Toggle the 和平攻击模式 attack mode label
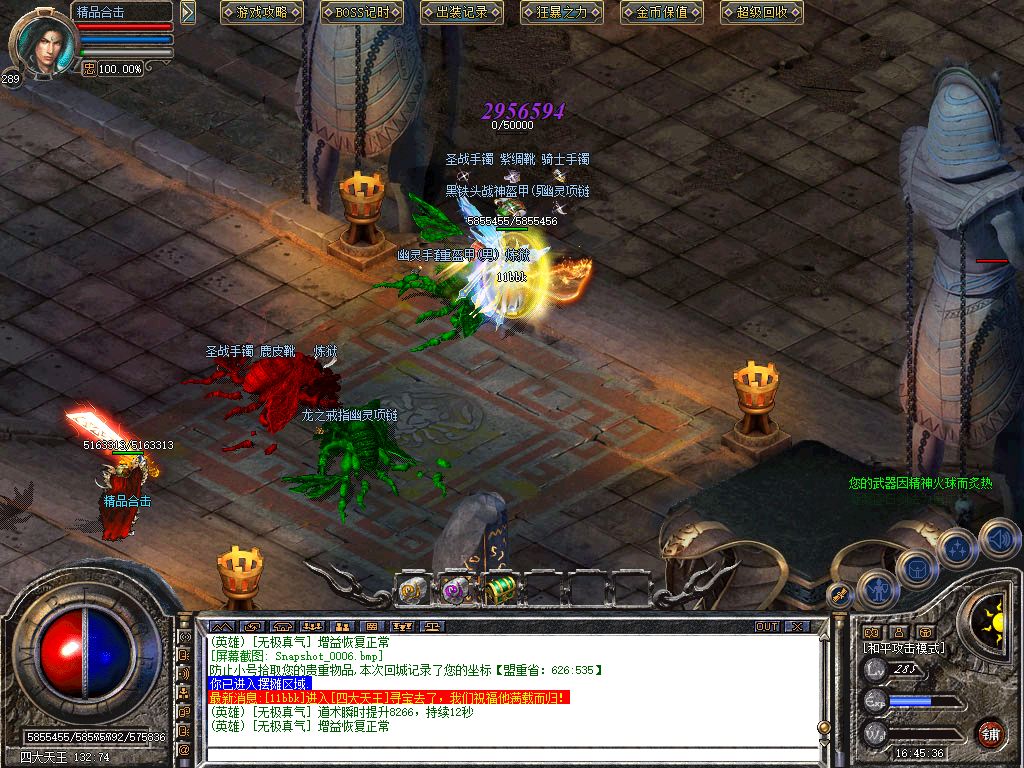 click(904, 648)
